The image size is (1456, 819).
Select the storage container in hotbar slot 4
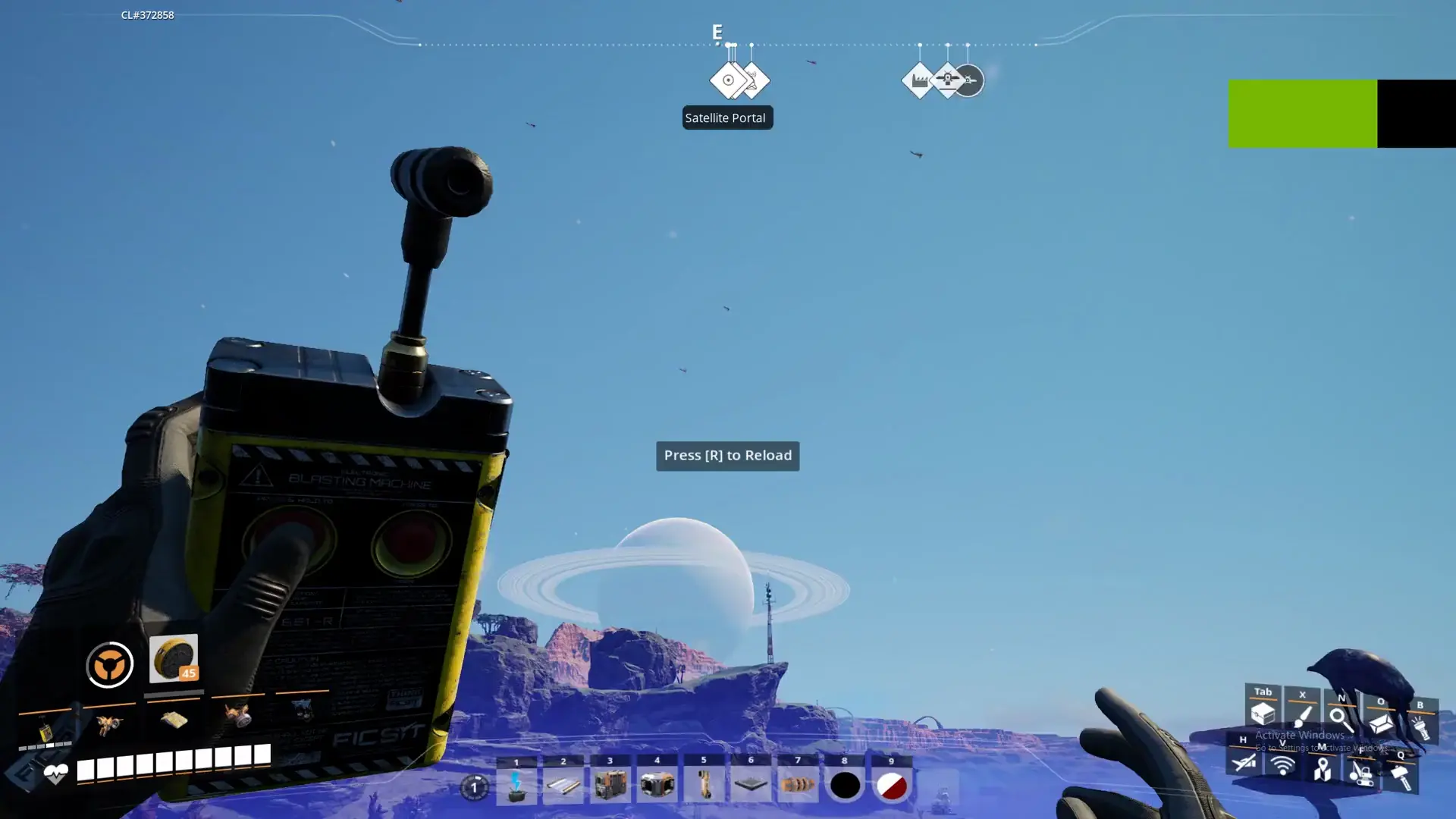coord(657,785)
